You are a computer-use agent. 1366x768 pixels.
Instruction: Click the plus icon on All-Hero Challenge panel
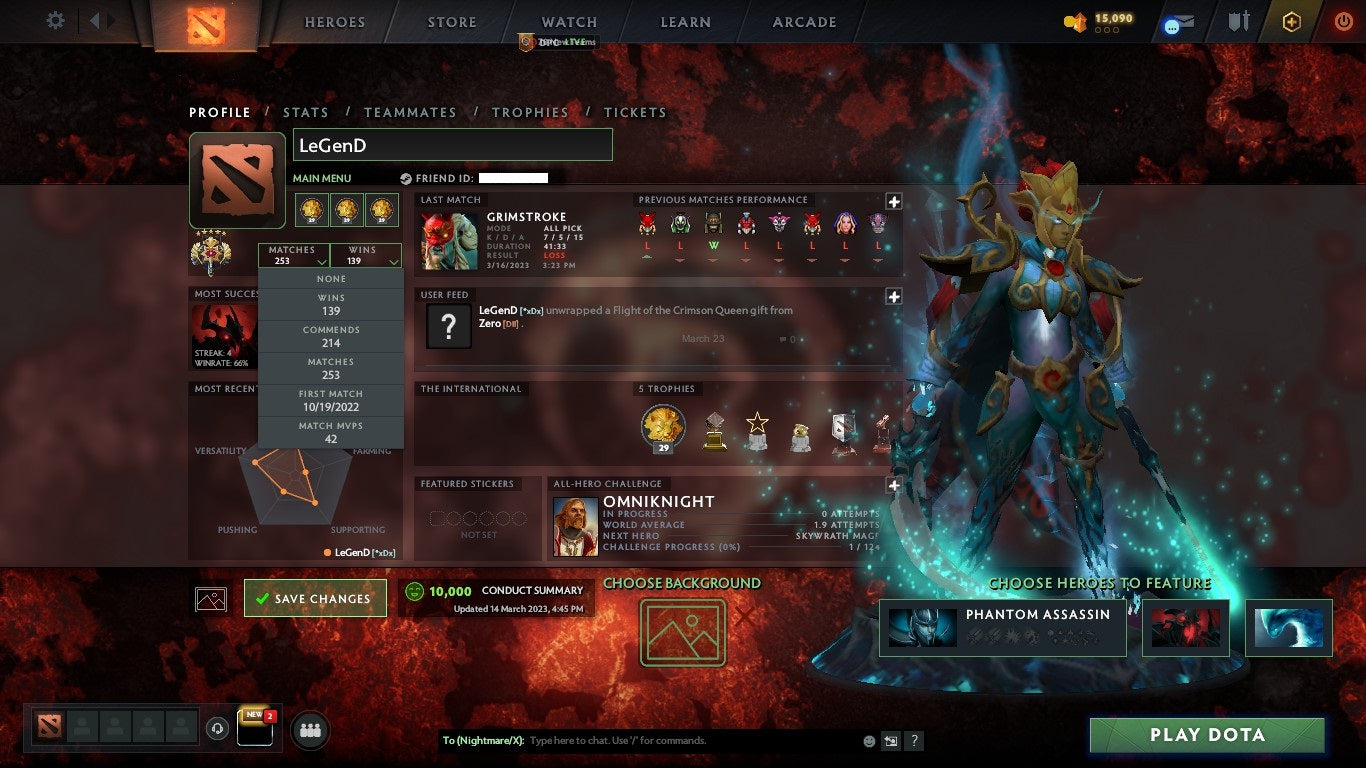(893, 485)
